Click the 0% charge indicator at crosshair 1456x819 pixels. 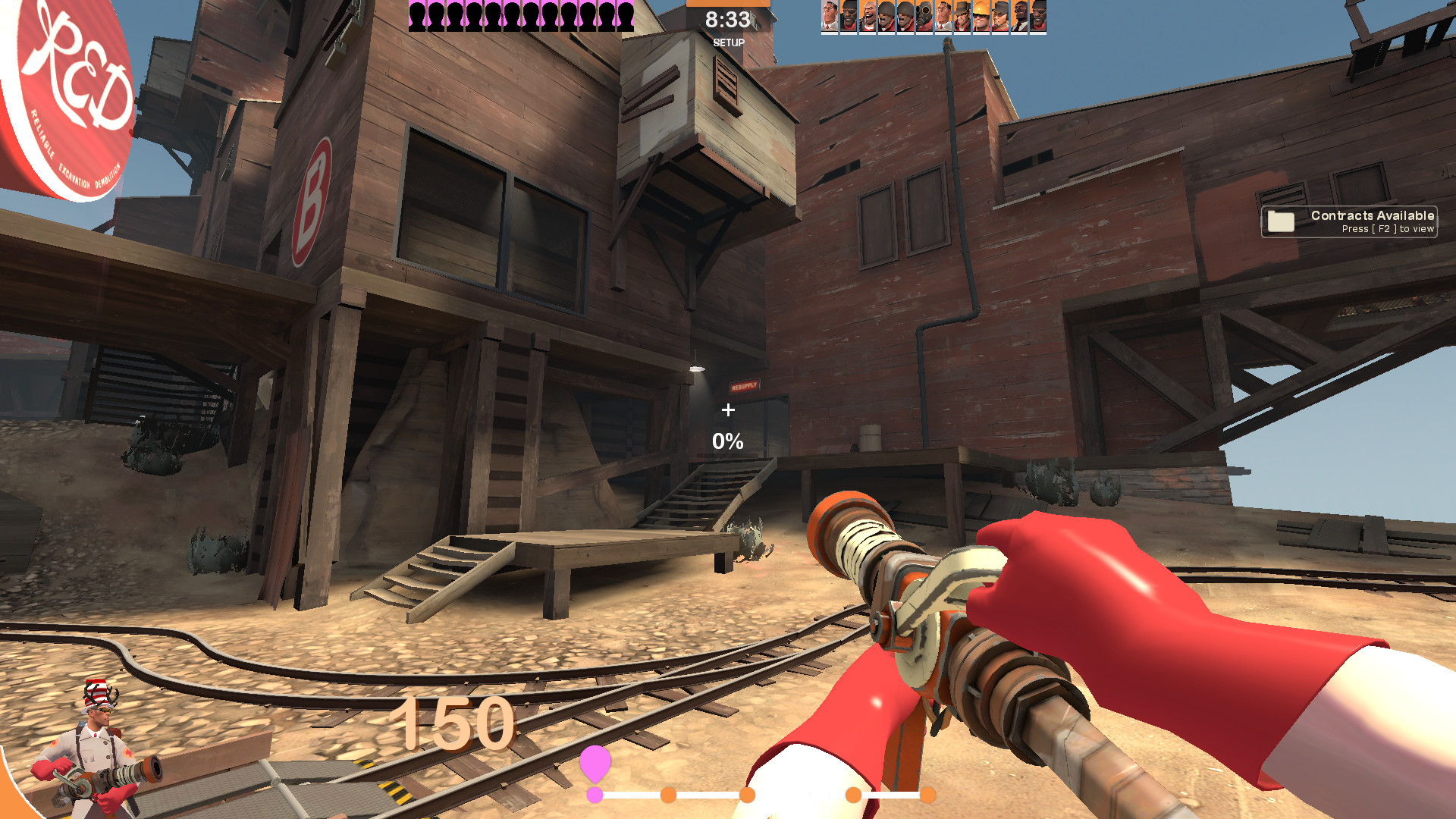tap(727, 438)
